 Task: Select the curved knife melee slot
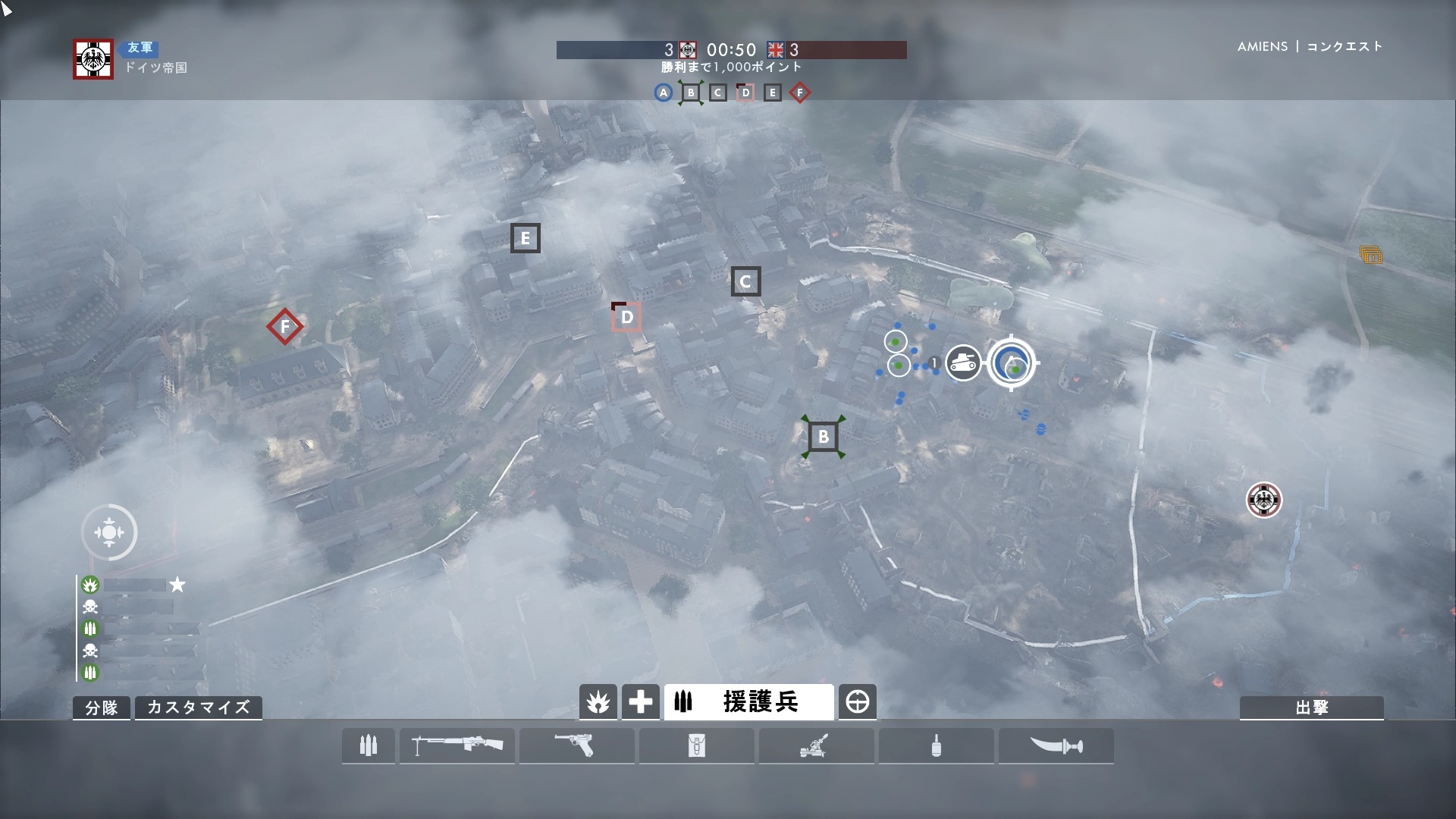[x=1056, y=746]
